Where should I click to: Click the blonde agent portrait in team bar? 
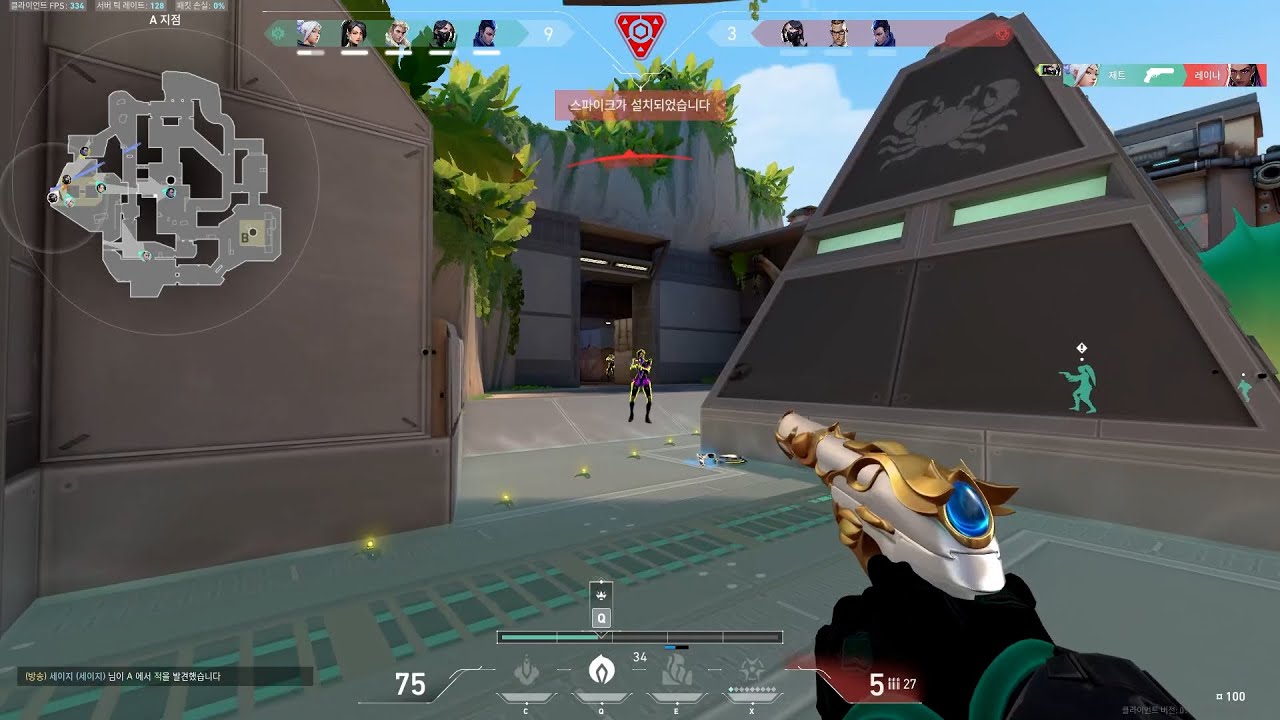click(x=397, y=34)
